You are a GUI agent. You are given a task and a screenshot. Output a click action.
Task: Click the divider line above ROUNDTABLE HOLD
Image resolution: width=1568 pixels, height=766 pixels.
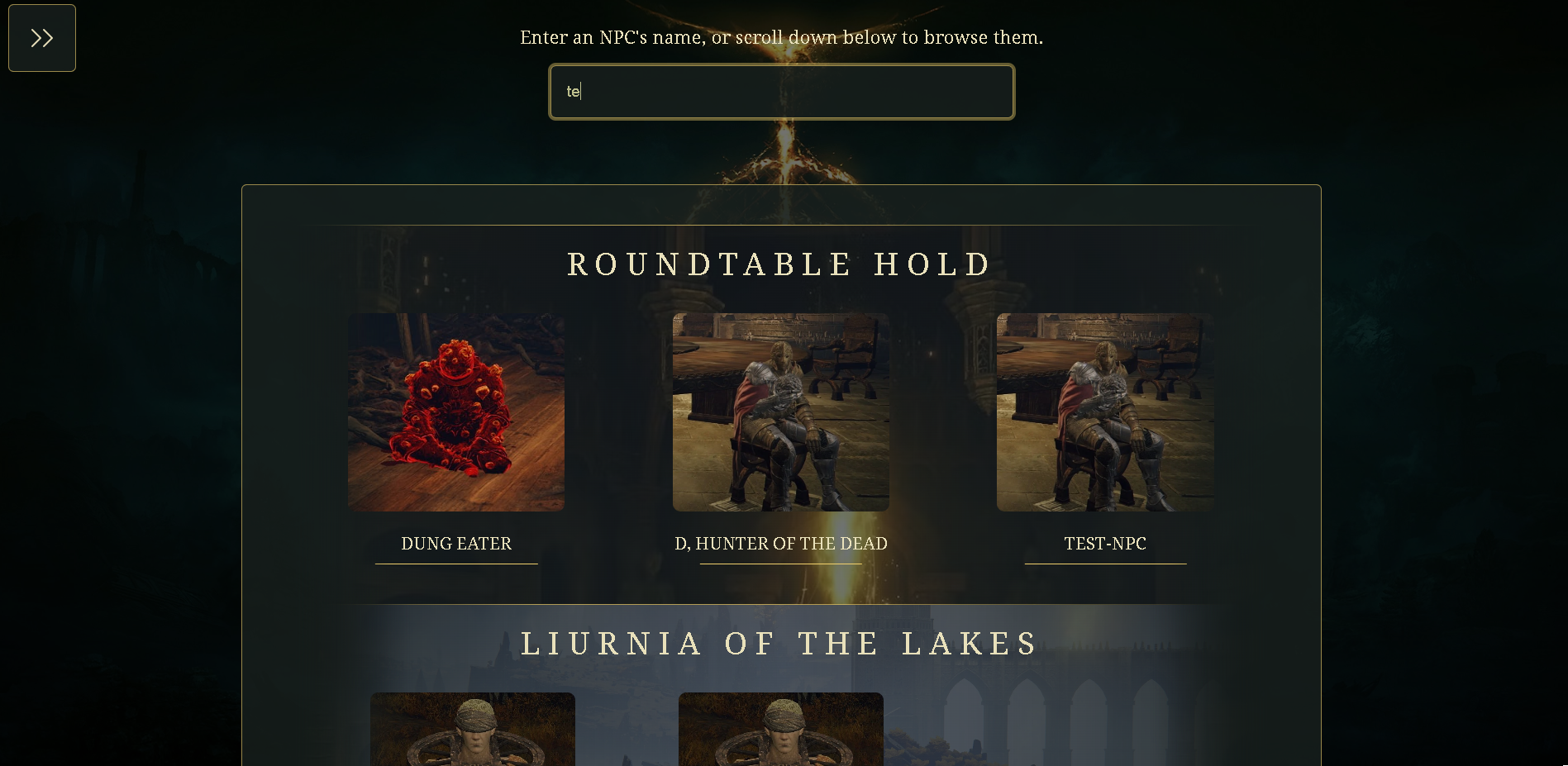(x=780, y=223)
